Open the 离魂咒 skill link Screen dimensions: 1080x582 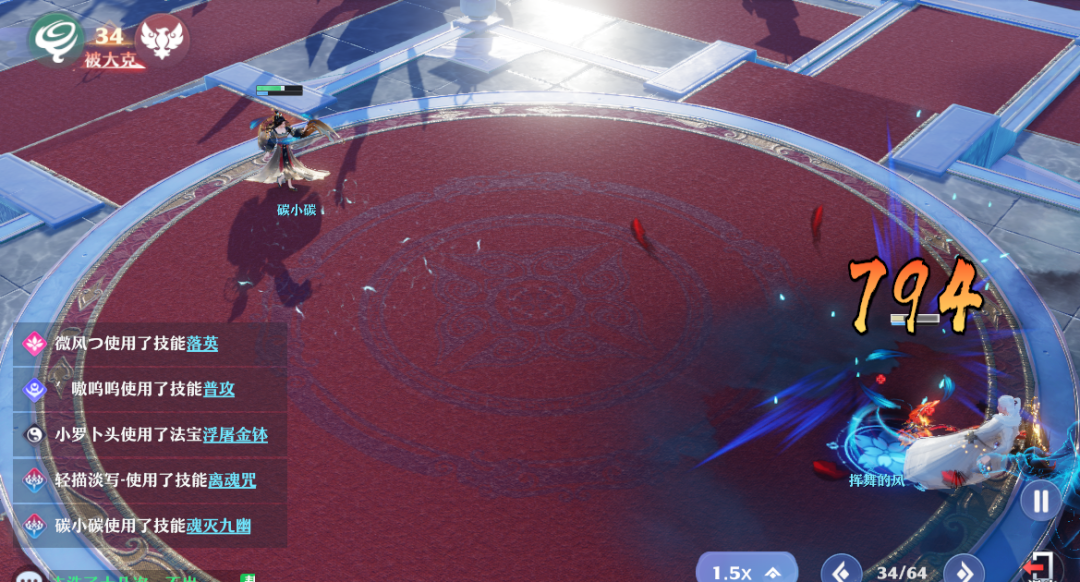click(232, 480)
